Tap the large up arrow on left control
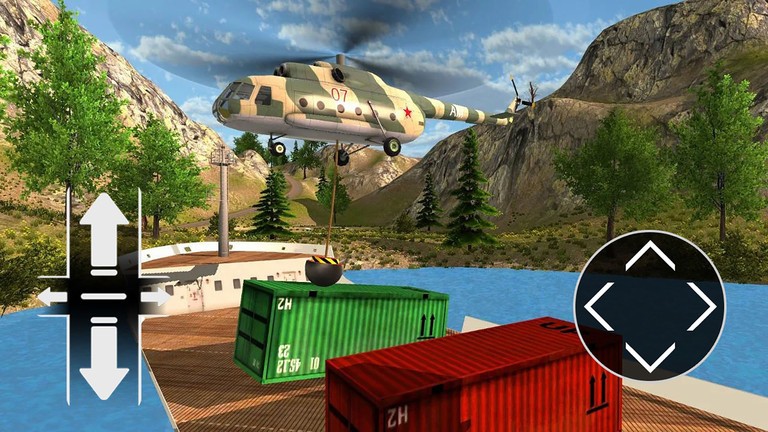This screenshot has width=768, height=432. pyautogui.click(x=104, y=229)
